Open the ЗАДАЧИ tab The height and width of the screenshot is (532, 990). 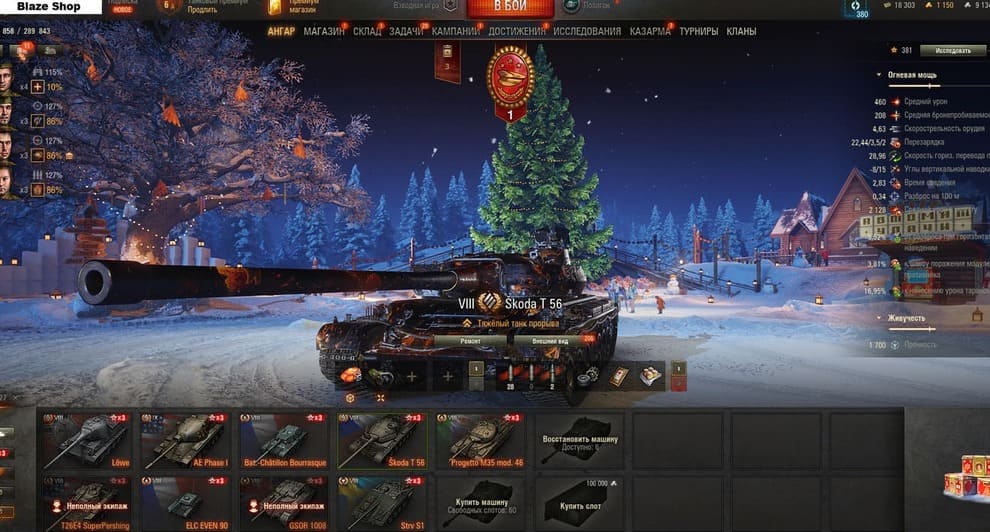(x=406, y=32)
